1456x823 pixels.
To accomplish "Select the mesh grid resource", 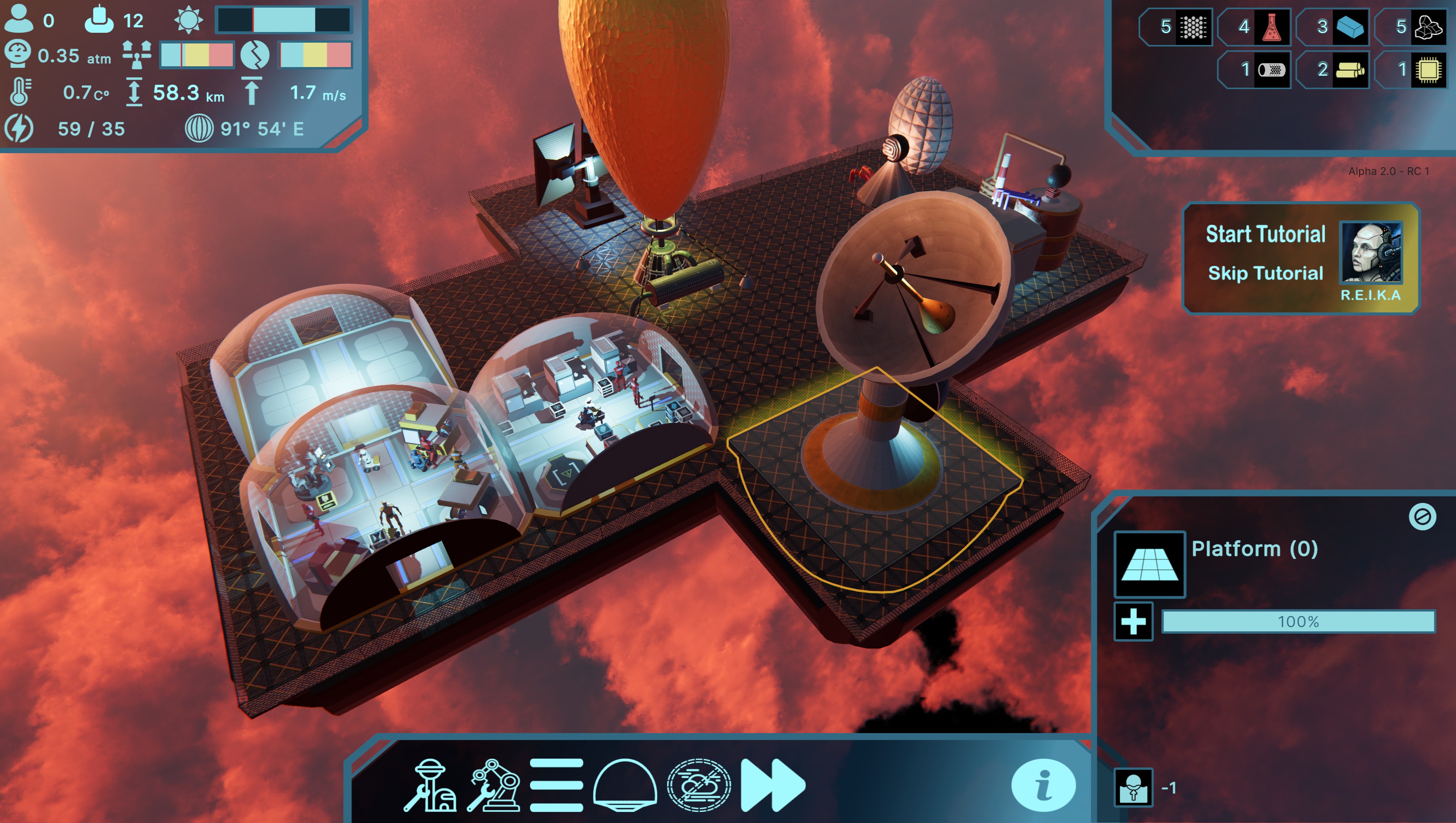I will pyautogui.click(x=1192, y=27).
